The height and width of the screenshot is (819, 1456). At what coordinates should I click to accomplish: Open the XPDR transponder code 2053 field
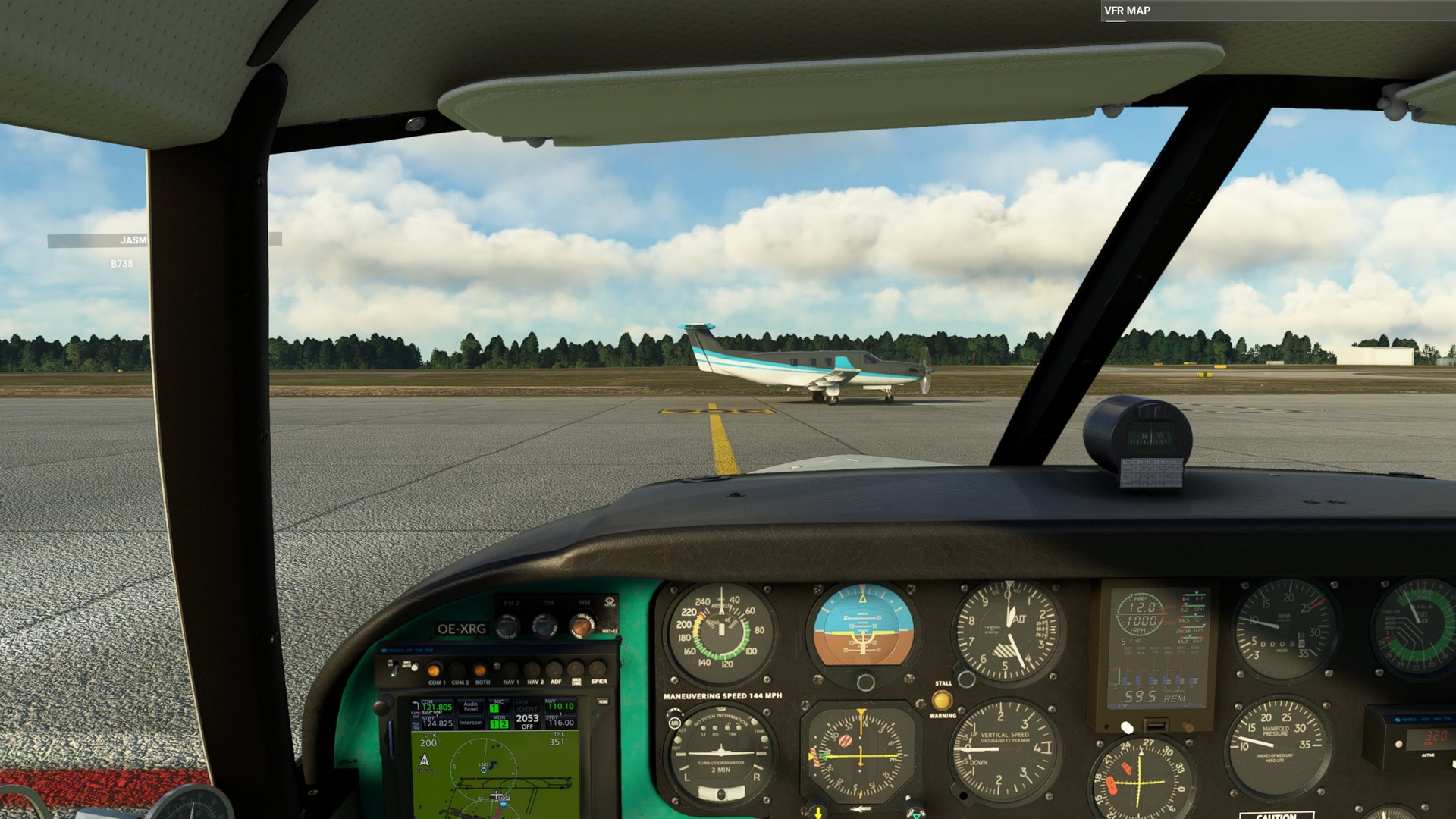(527, 719)
